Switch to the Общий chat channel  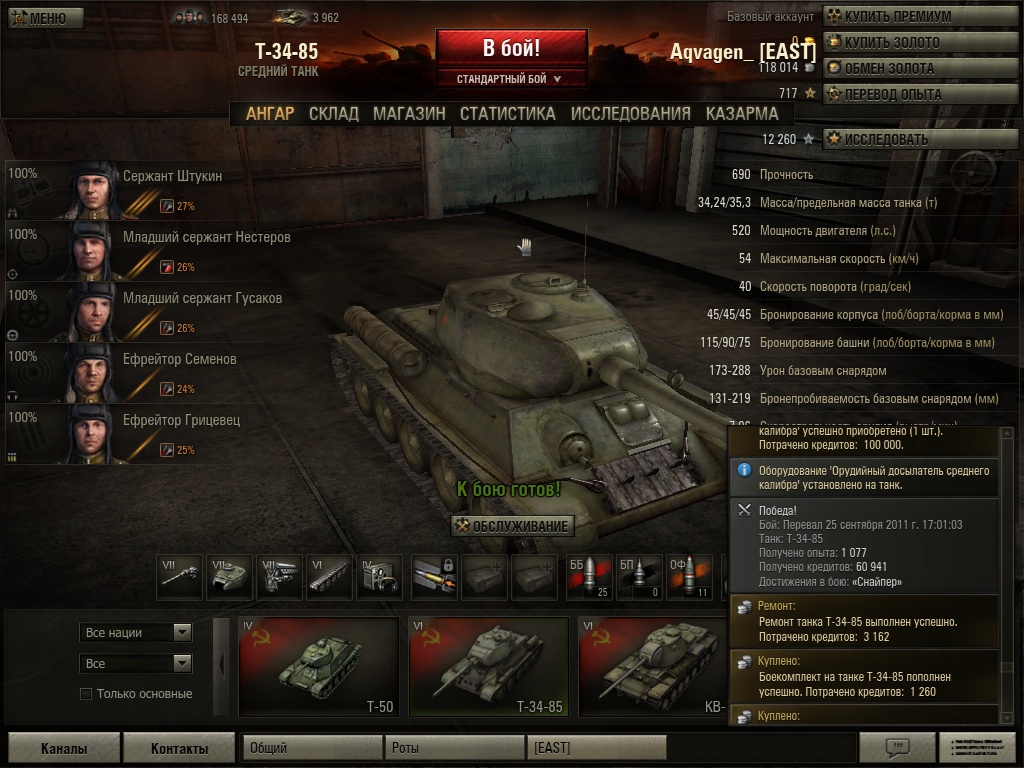point(312,748)
